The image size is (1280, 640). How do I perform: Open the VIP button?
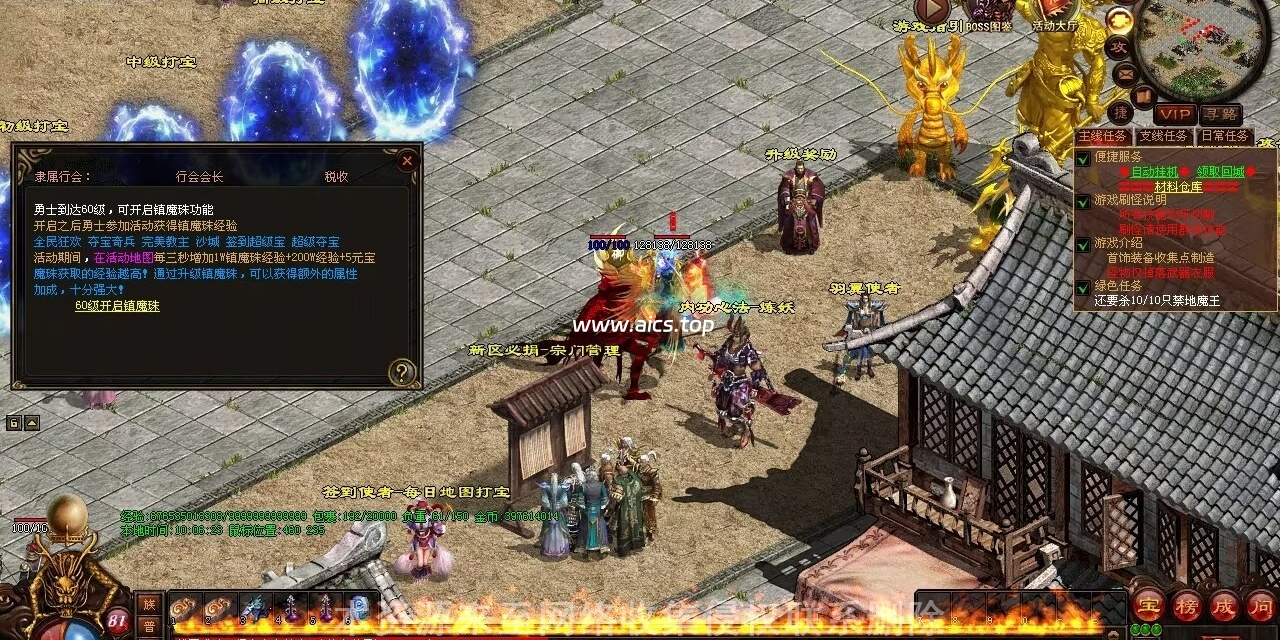[1175, 115]
